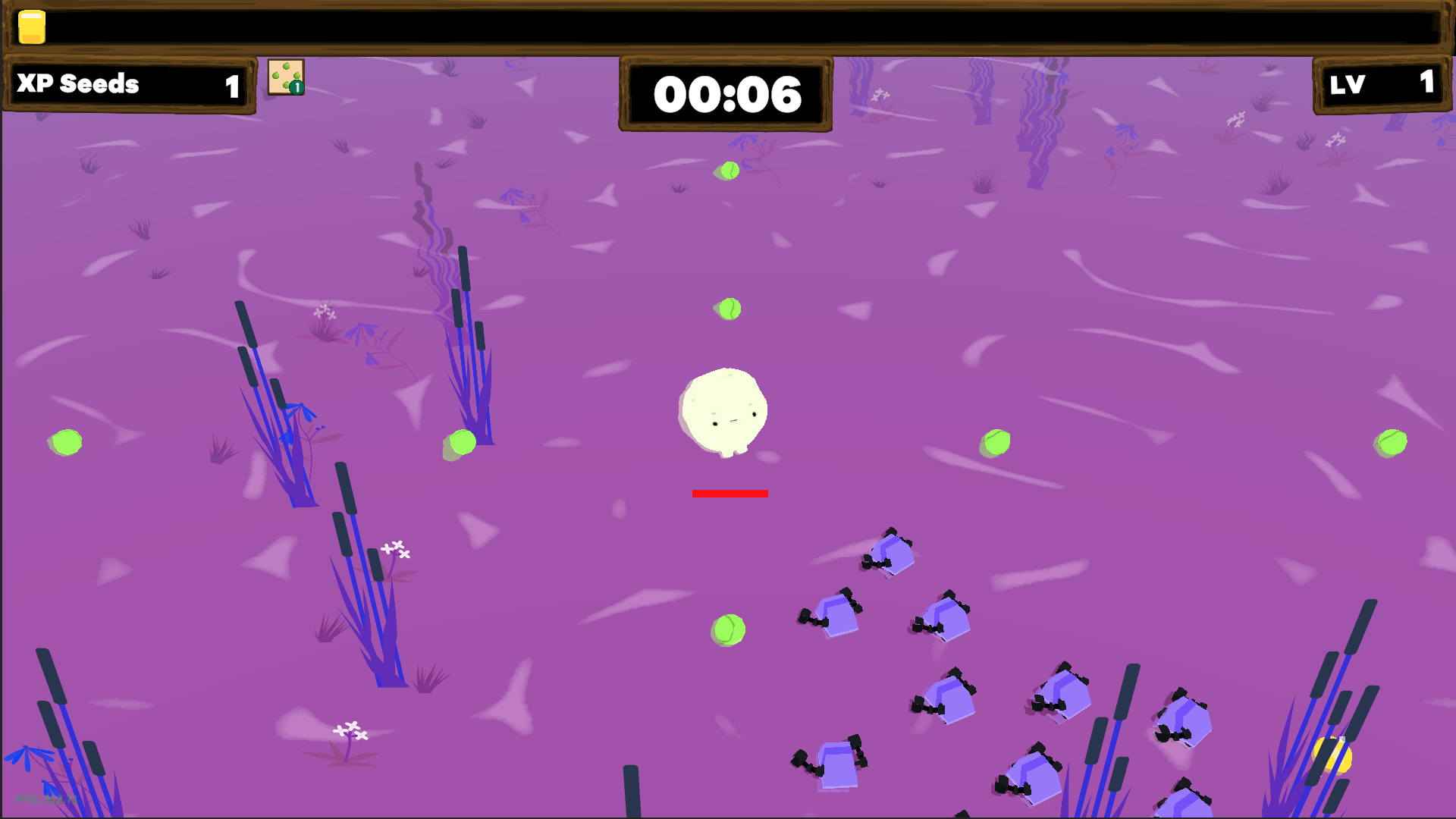
Task: Click the 00:06 match timer
Action: (x=726, y=95)
